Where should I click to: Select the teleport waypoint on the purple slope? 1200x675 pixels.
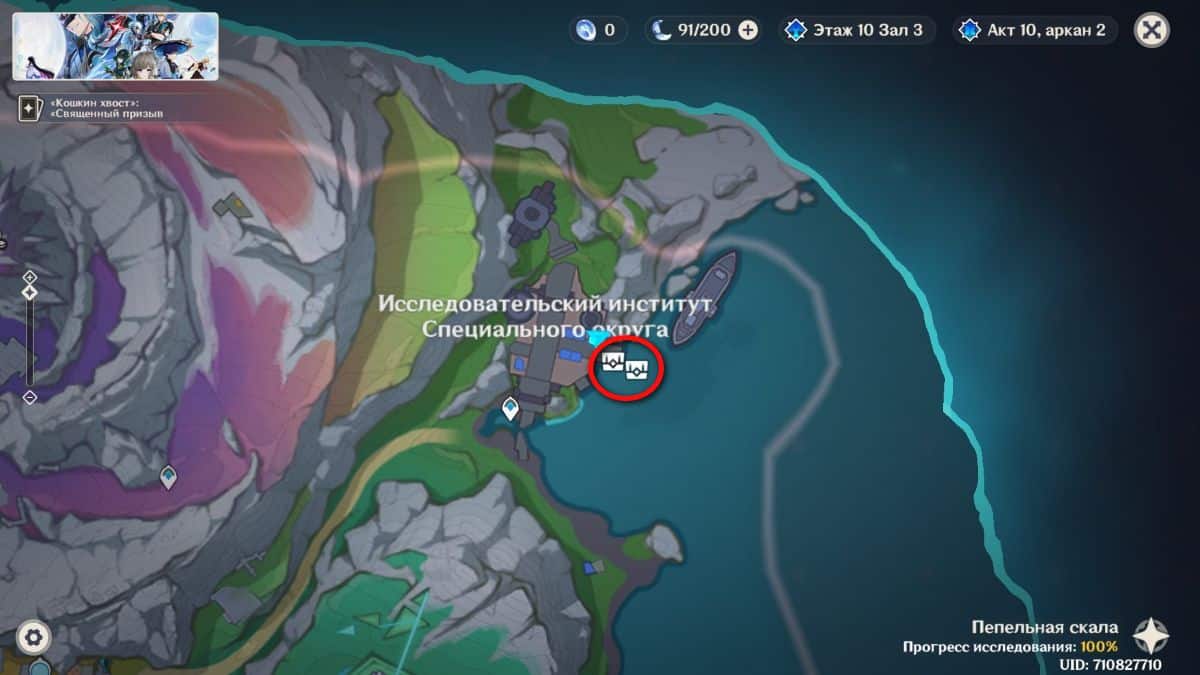point(168,477)
